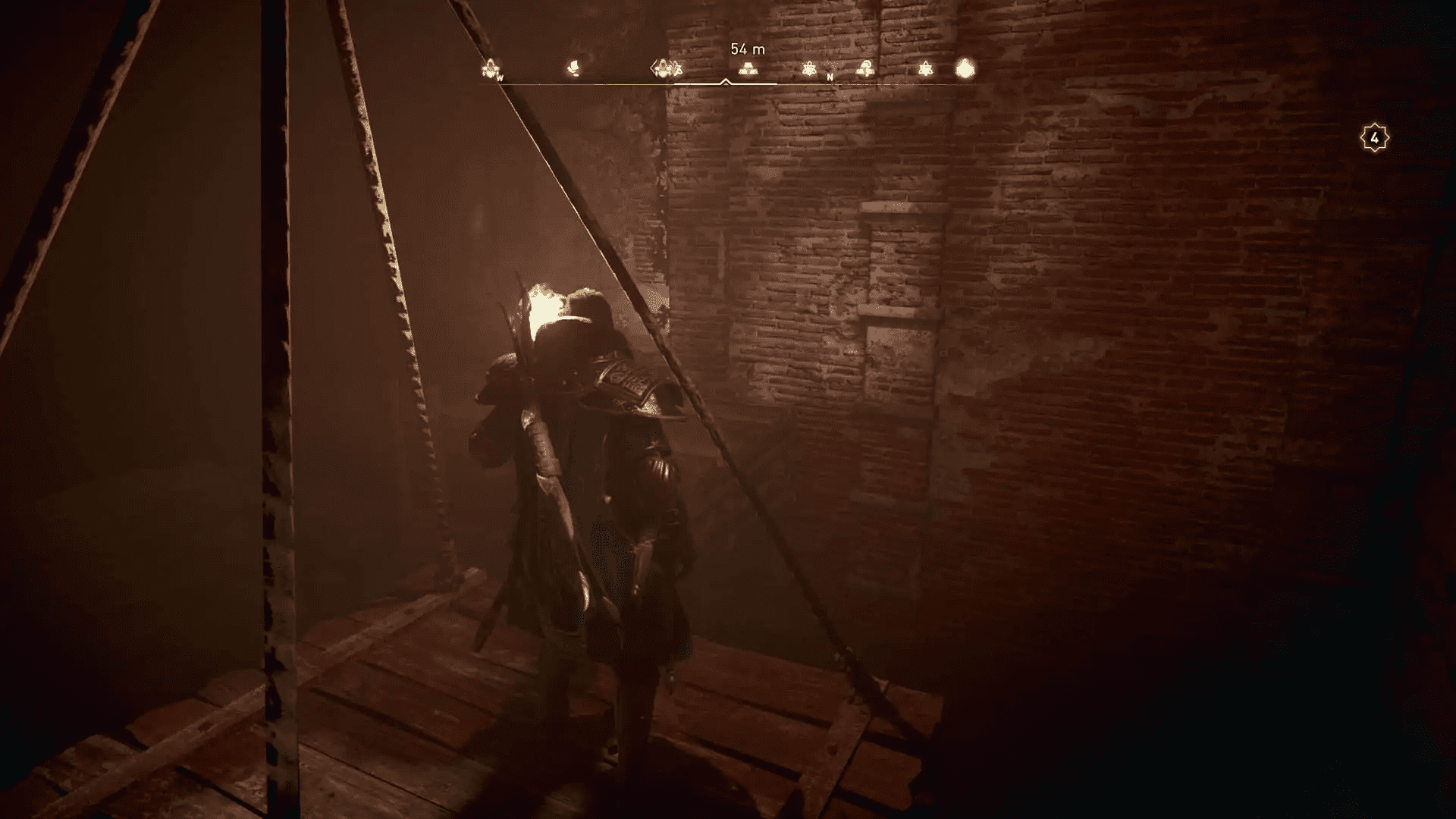
Task: Click the N cardinal direction letter
Action: [x=830, y=78]
